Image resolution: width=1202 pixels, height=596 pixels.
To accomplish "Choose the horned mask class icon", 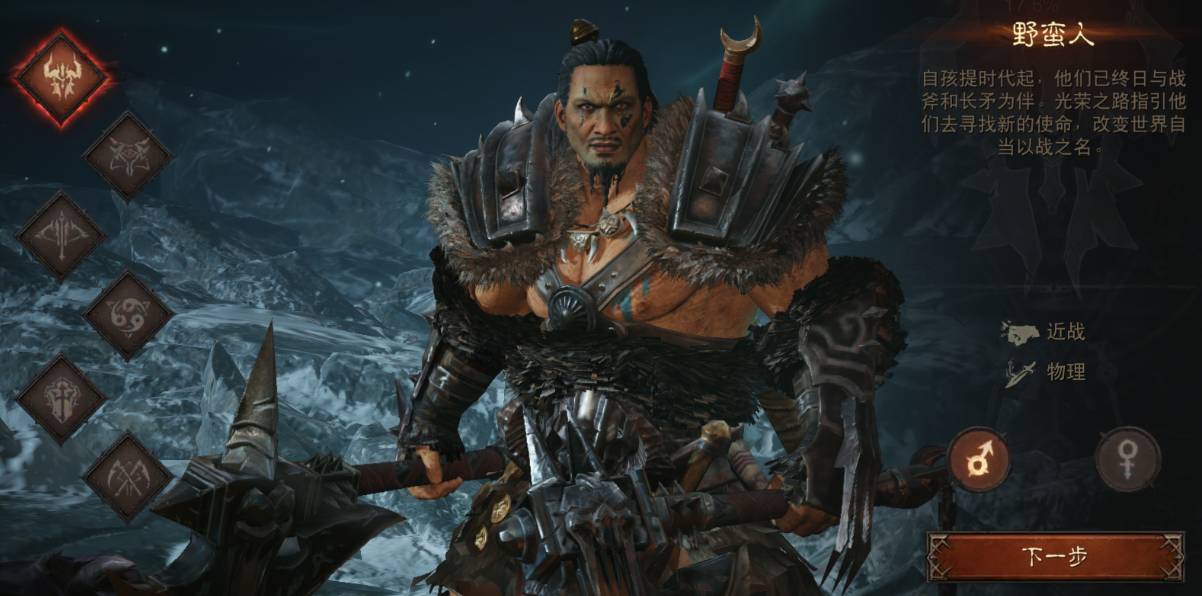I will click(x=127, y=155).
